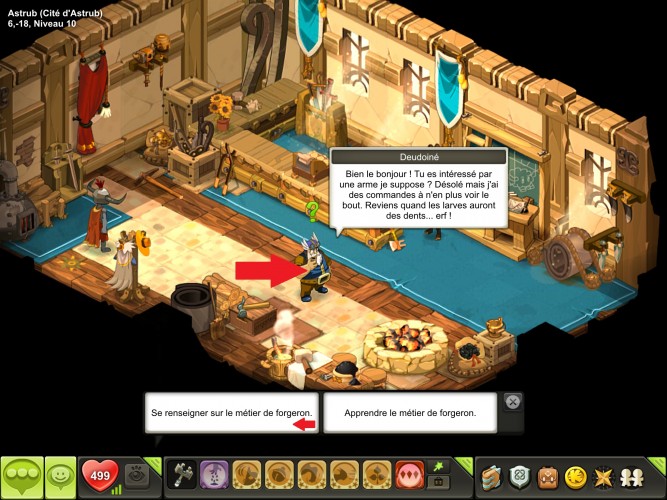The height and width of the screenshot is (500, 667).
Task: Open the chat speech bubble button
Action: [x=22, y=475]
